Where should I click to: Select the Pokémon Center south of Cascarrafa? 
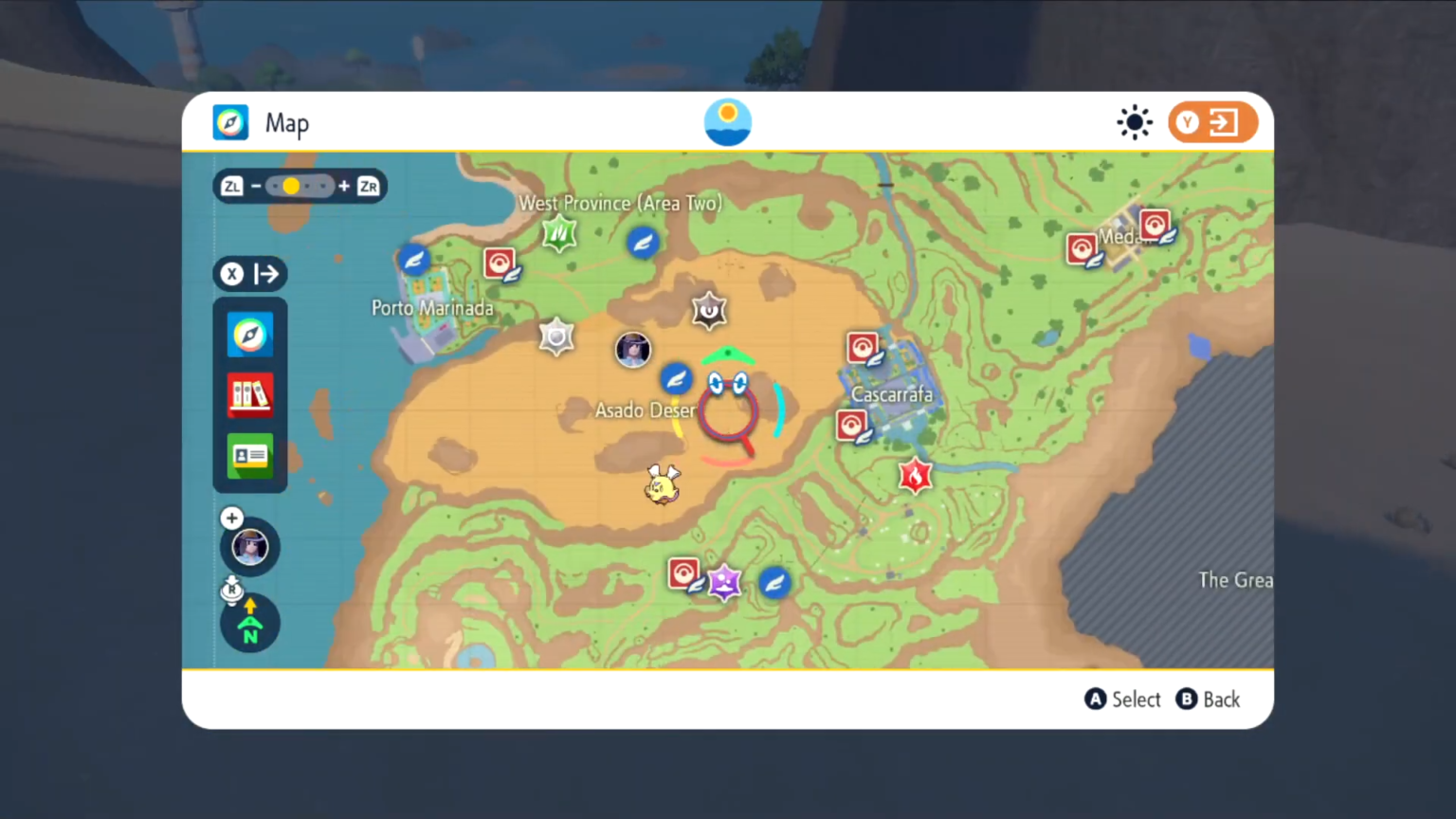click(850, 426)
